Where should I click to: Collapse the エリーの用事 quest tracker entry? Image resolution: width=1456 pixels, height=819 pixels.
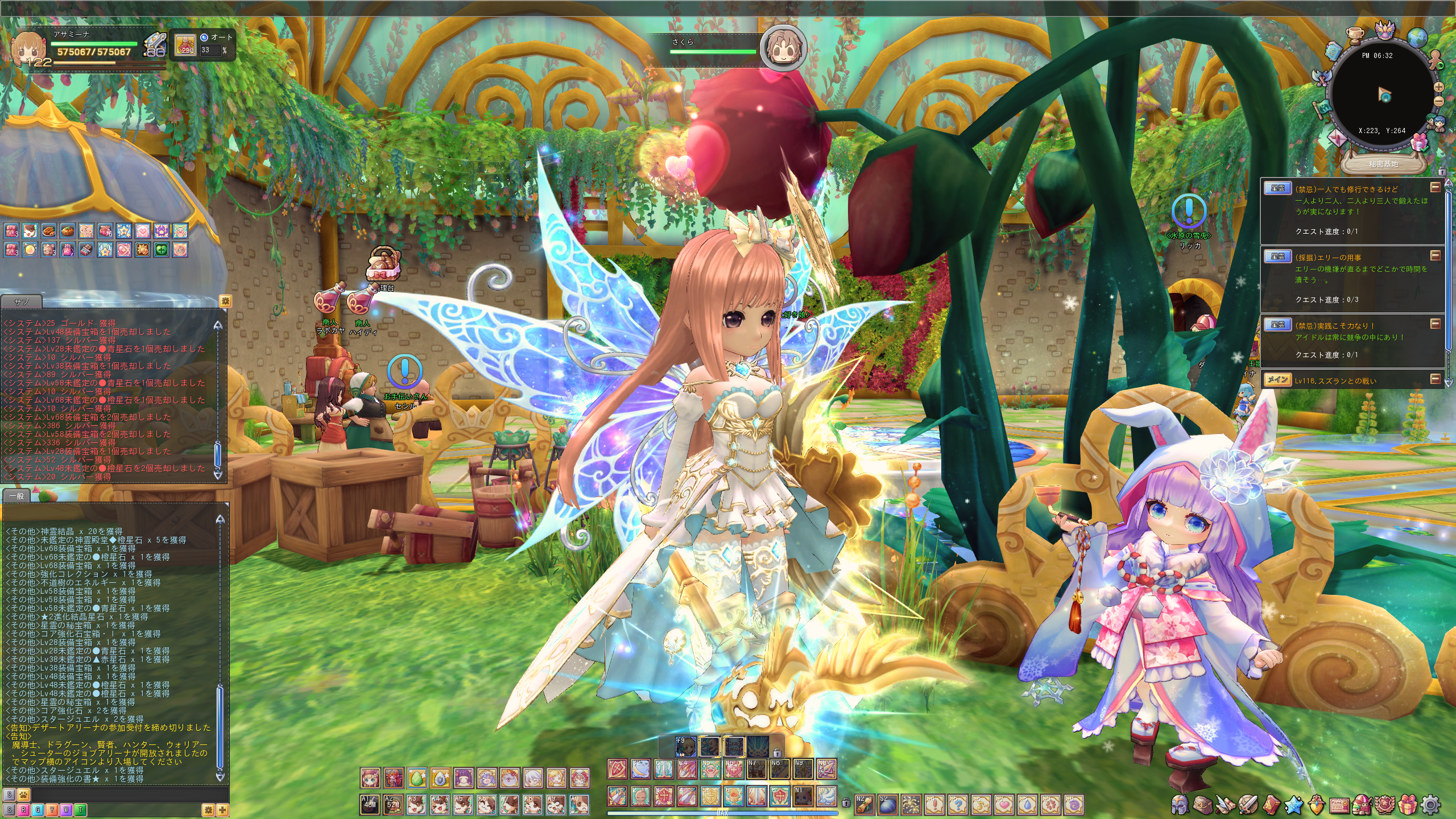1436,255
